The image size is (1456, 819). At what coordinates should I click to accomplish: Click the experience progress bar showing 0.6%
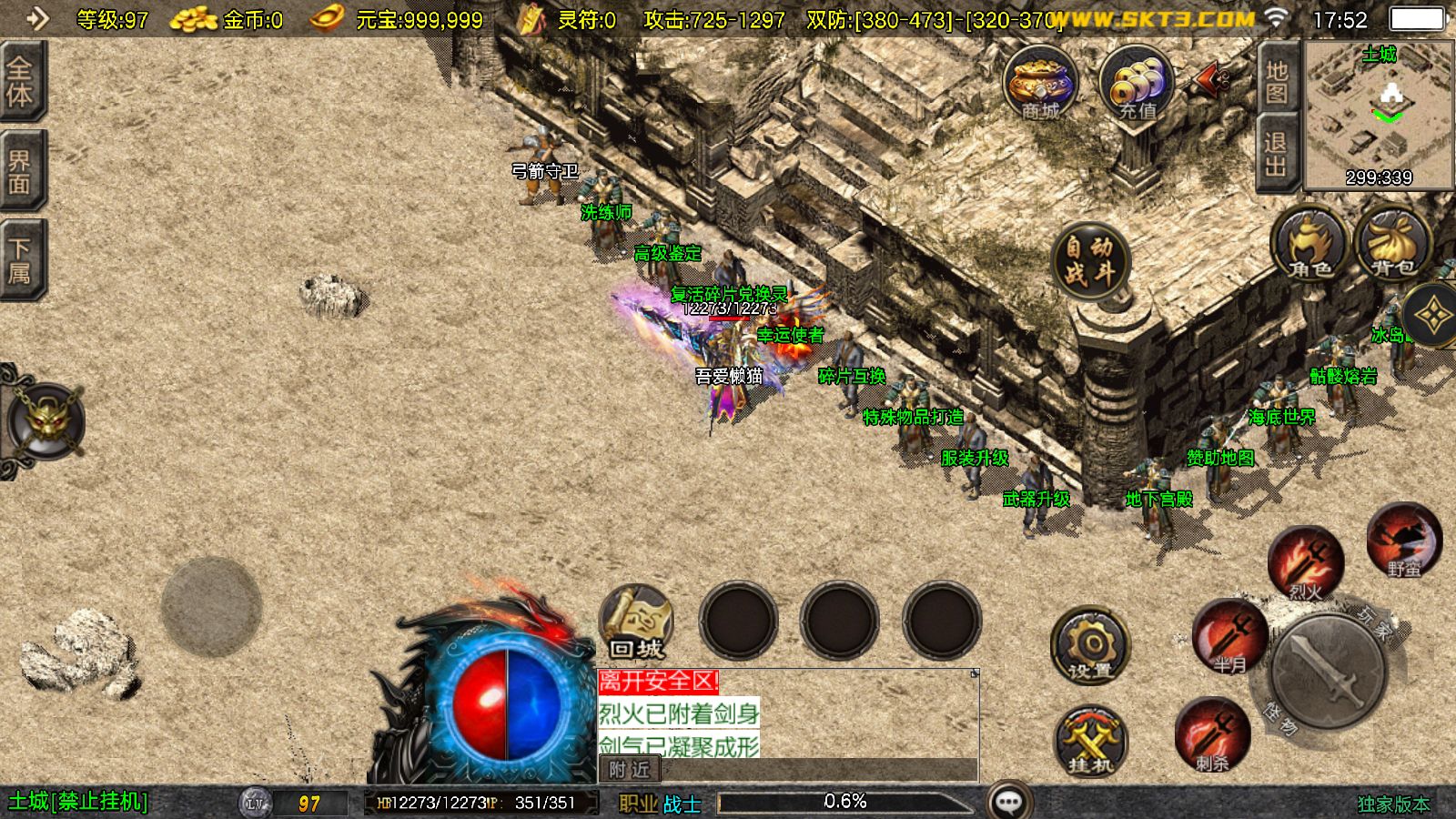(x=846, y=800)
